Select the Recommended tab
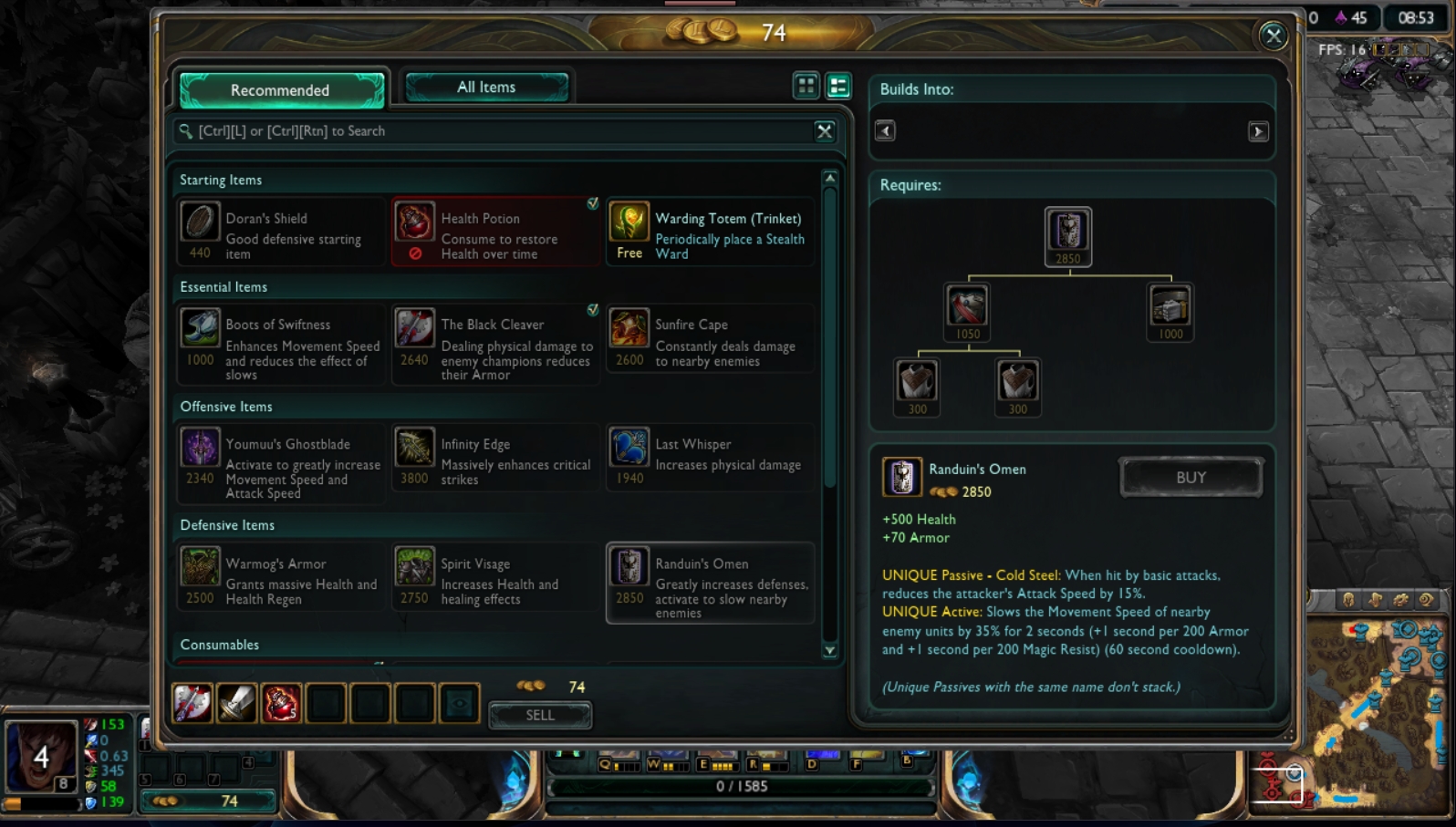The image size is (1456, 827). pyautogui.click(x=281, y=89)
